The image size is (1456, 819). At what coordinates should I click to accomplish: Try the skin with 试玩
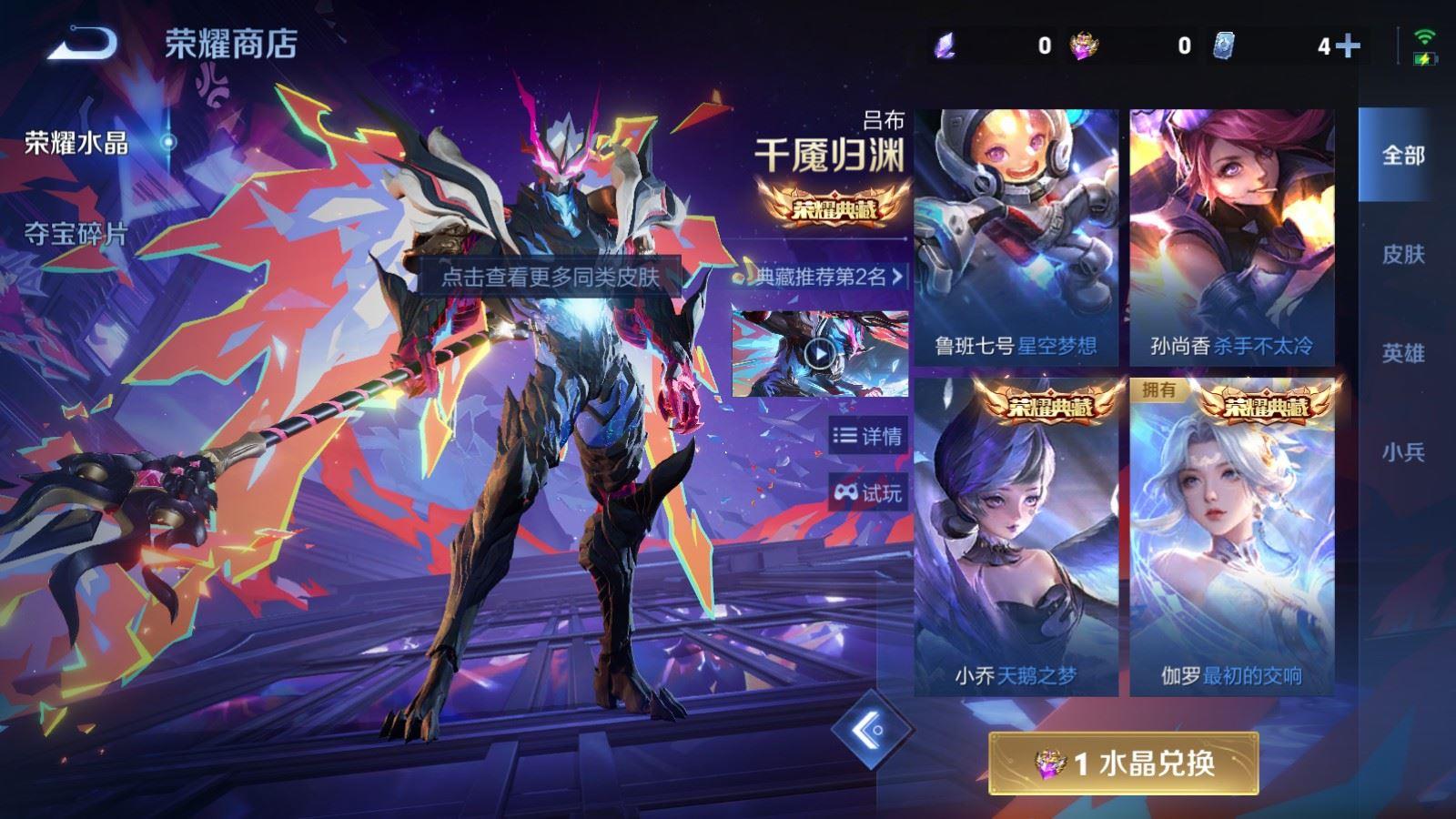coord(867,493)
